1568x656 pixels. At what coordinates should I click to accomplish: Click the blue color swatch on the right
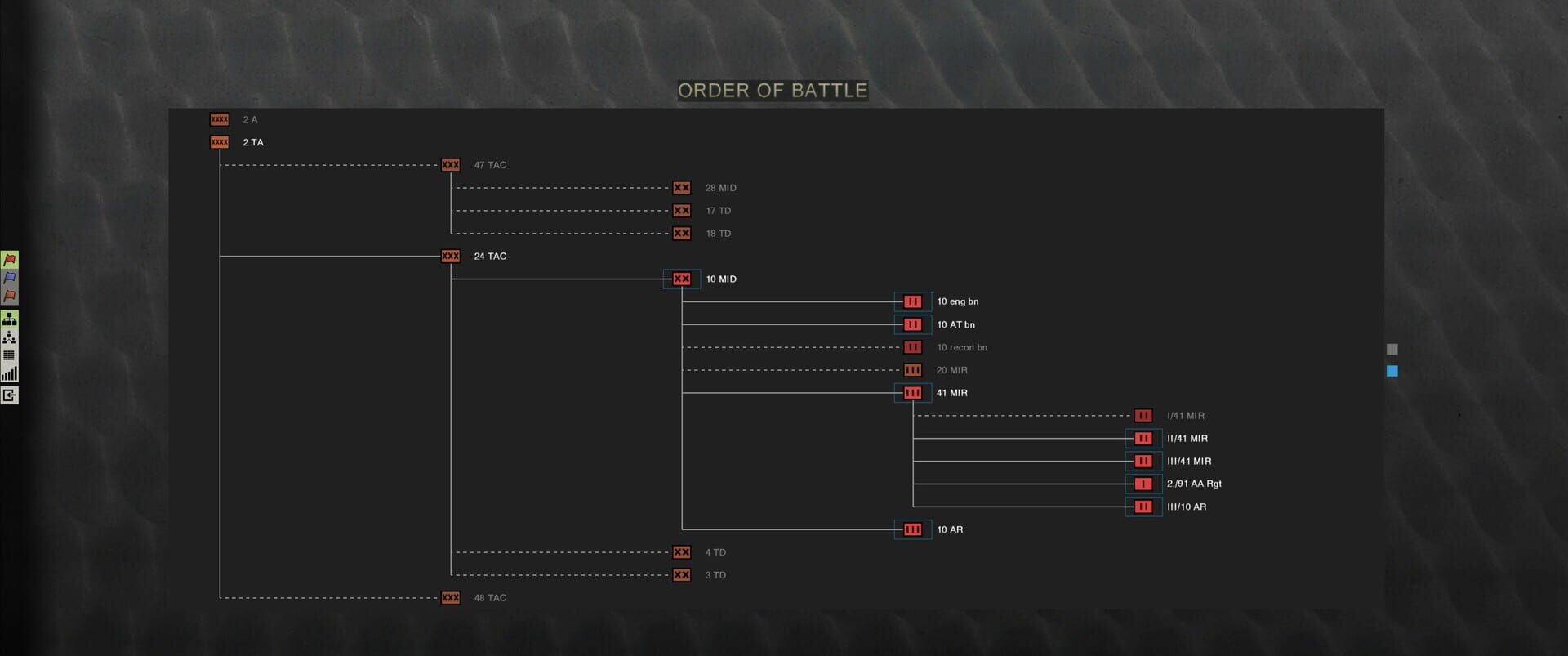[x=1392, y=371]
